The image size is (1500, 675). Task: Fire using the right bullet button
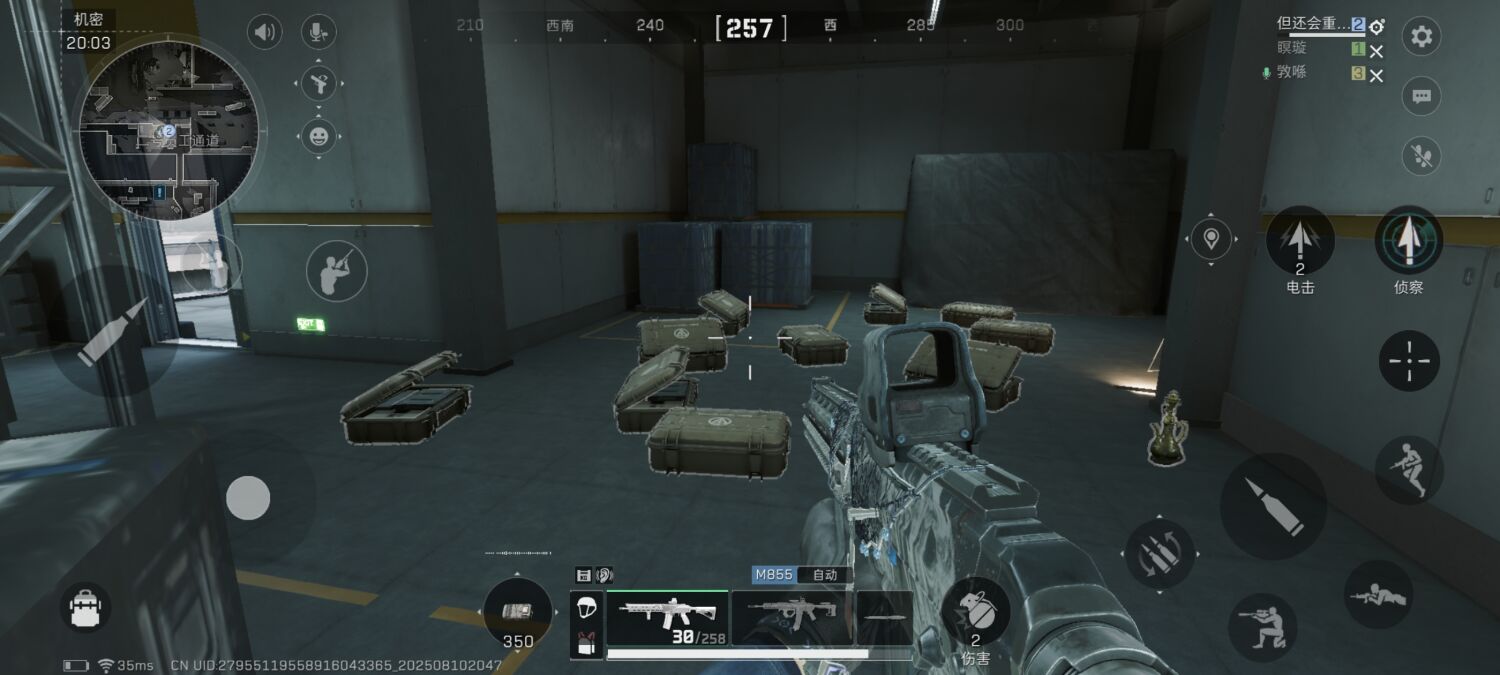coord(1272,505)
